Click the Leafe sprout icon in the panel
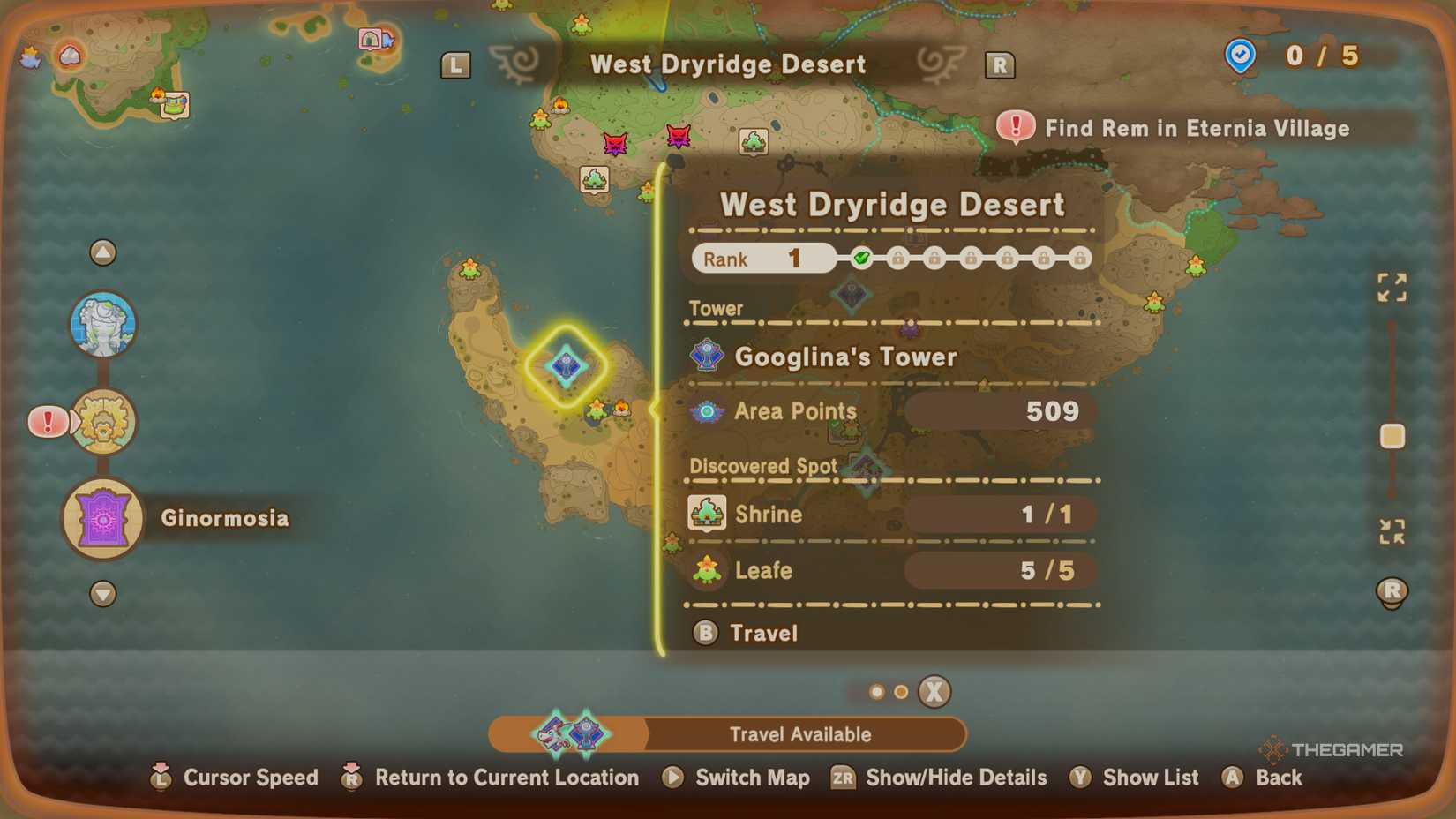This screenshot has width=1456, height=819. click(x=705, y=569)
